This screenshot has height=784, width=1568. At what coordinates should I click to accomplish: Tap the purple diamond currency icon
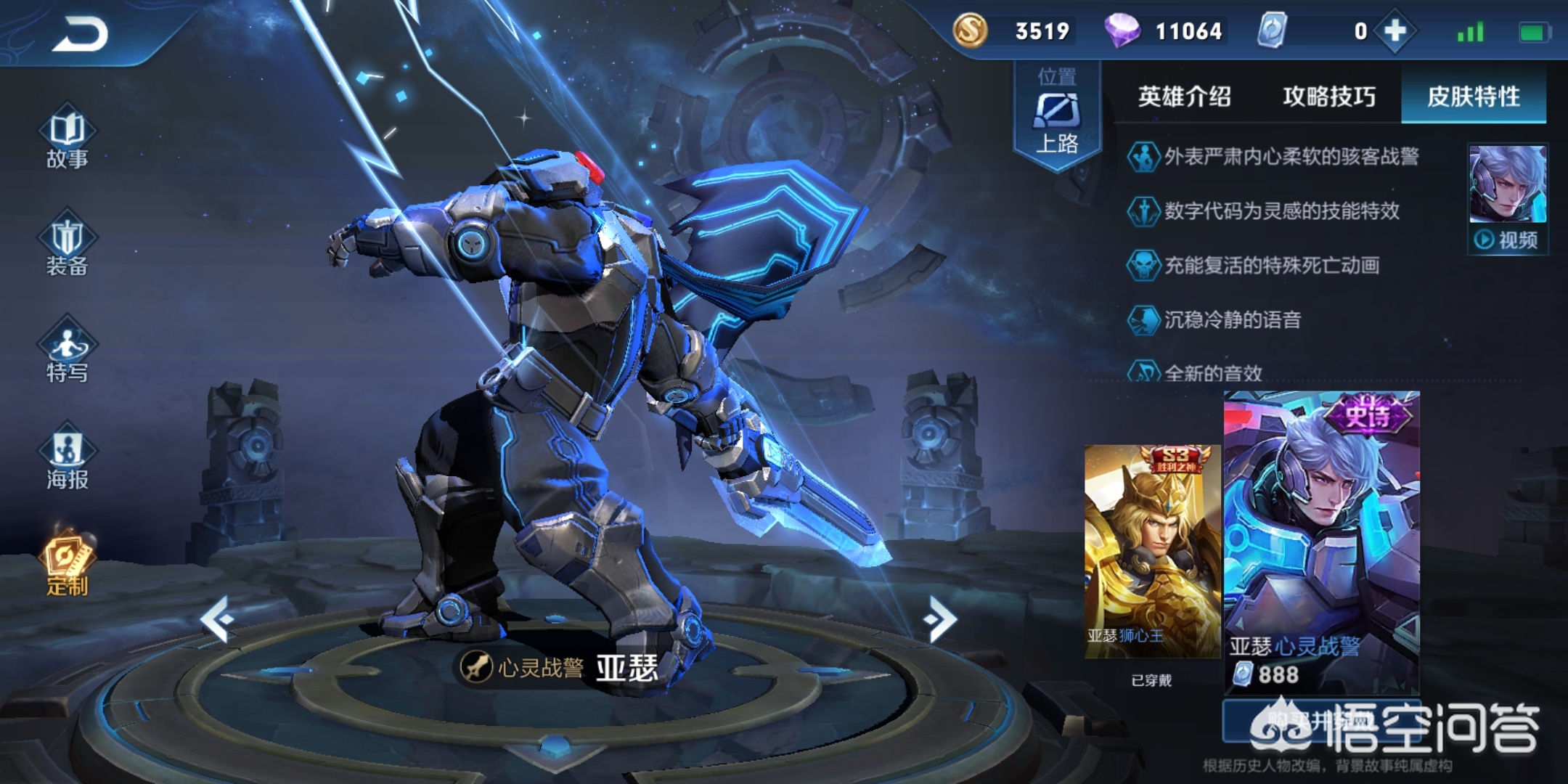pyautogui.click(x=1122, y=31)
